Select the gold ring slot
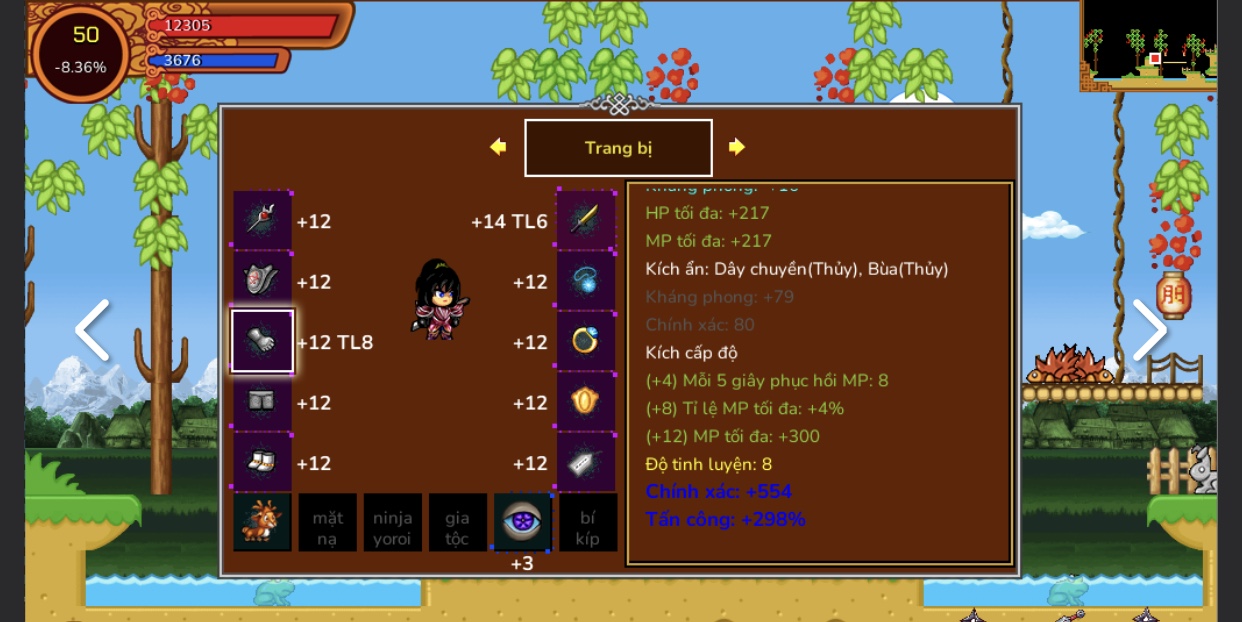 coord(586,341)
